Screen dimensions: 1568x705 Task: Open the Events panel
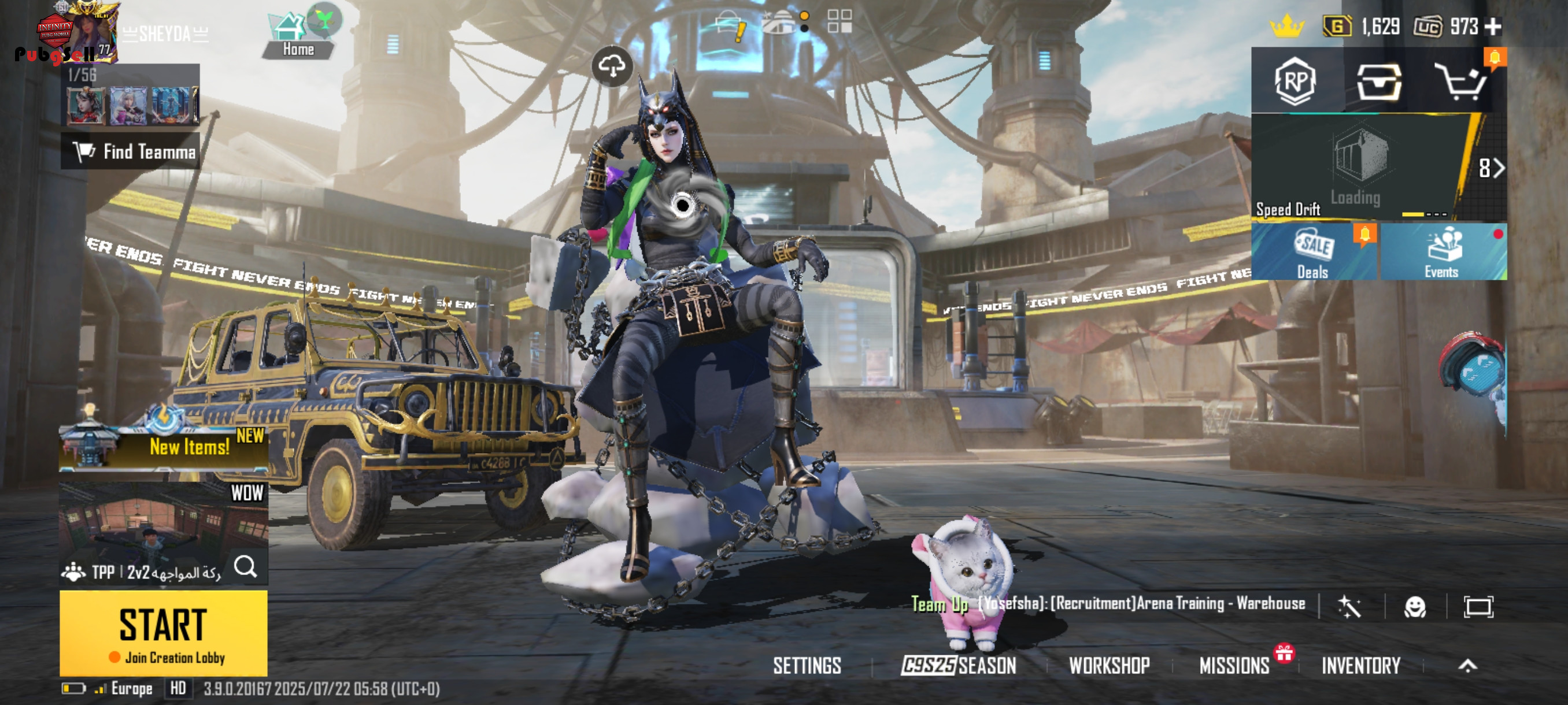pos(1442,253)
